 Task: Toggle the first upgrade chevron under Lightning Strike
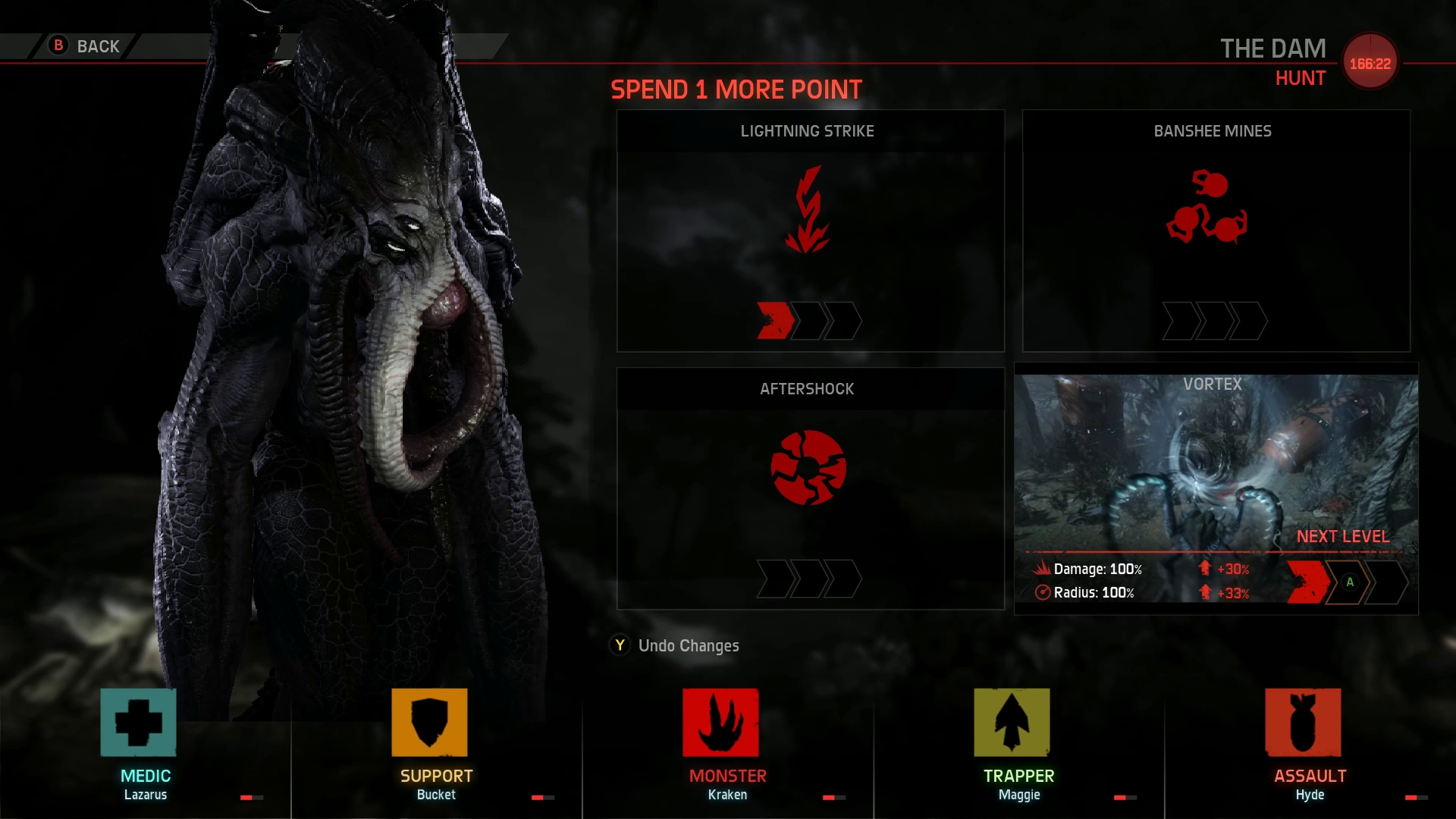775,320
